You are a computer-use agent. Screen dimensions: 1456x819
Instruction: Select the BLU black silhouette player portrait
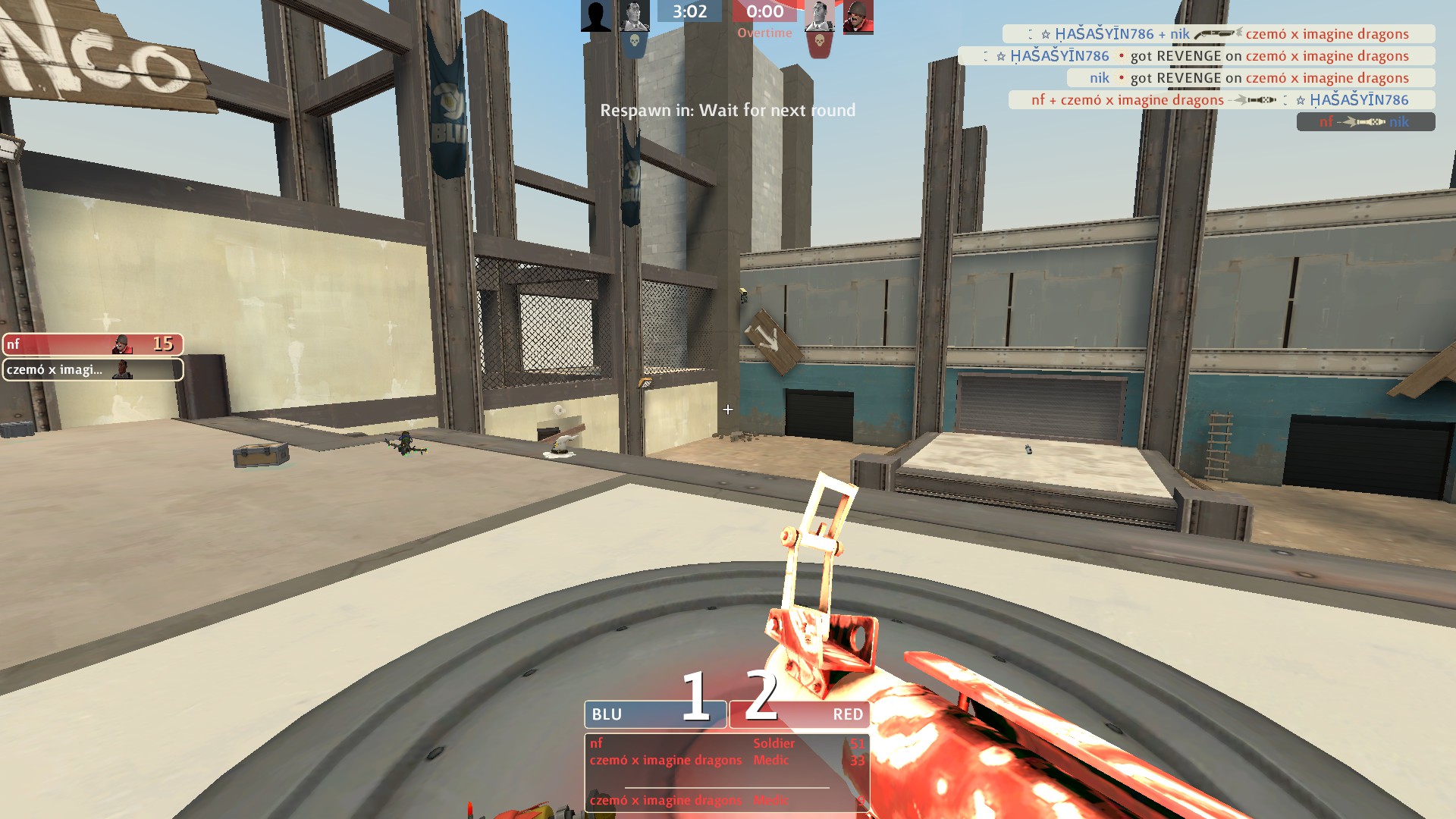click(x=596, y=17)
